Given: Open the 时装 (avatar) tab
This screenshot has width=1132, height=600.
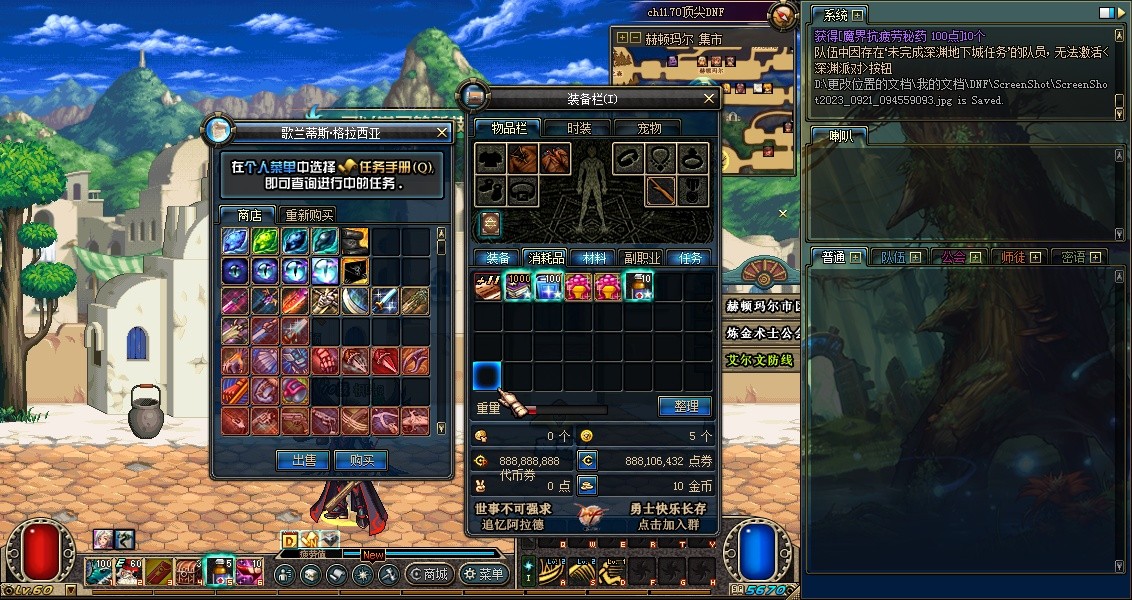Looking at the screenshot, I should tap(579, 128).
